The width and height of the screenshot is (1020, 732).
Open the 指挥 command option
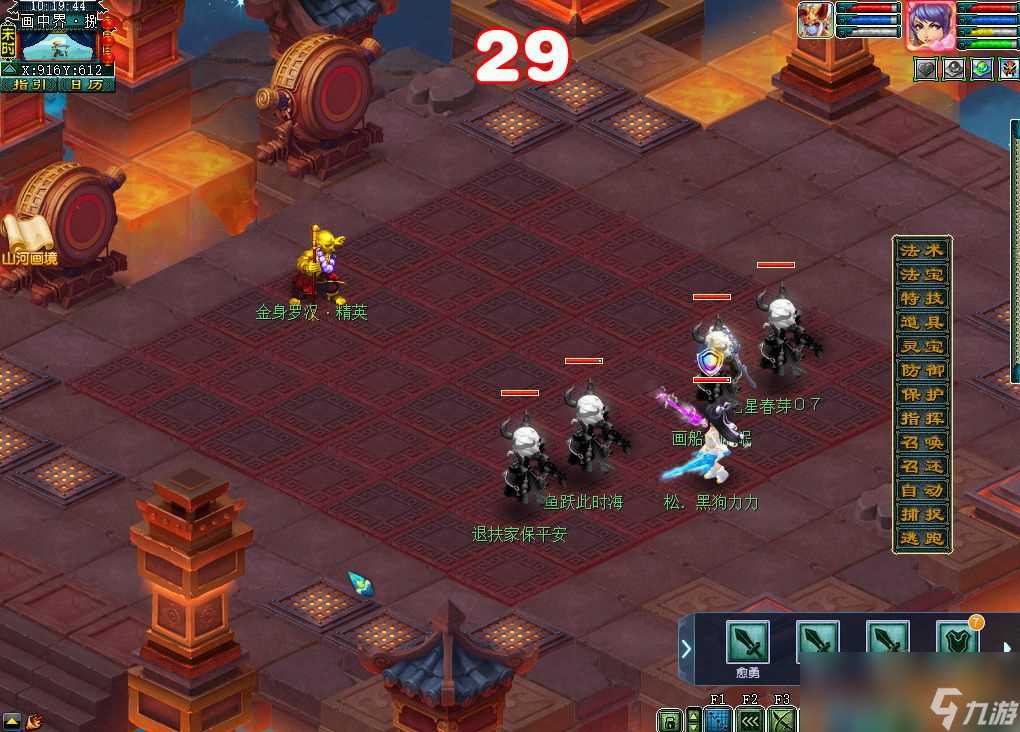(x=921, y=418)
